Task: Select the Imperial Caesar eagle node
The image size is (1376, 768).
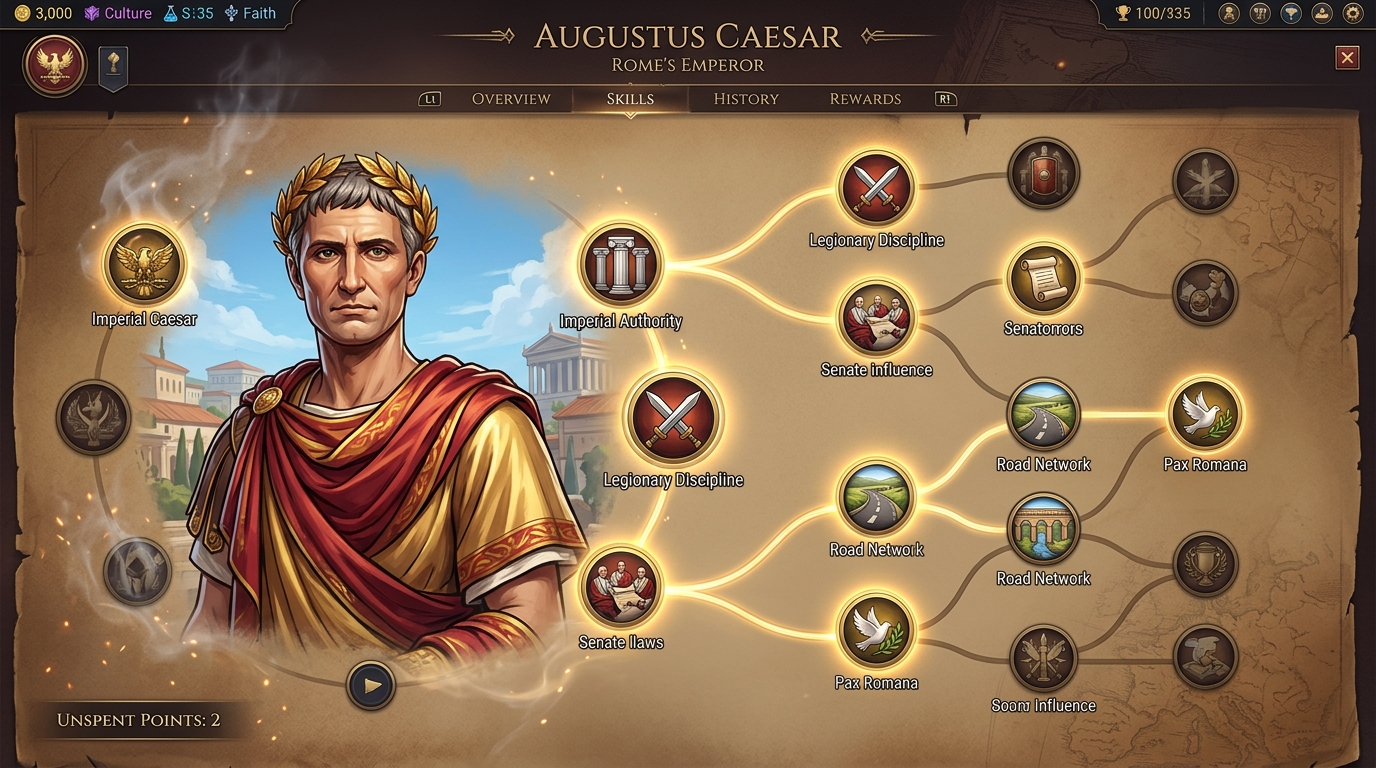Action: click(144, 265)
